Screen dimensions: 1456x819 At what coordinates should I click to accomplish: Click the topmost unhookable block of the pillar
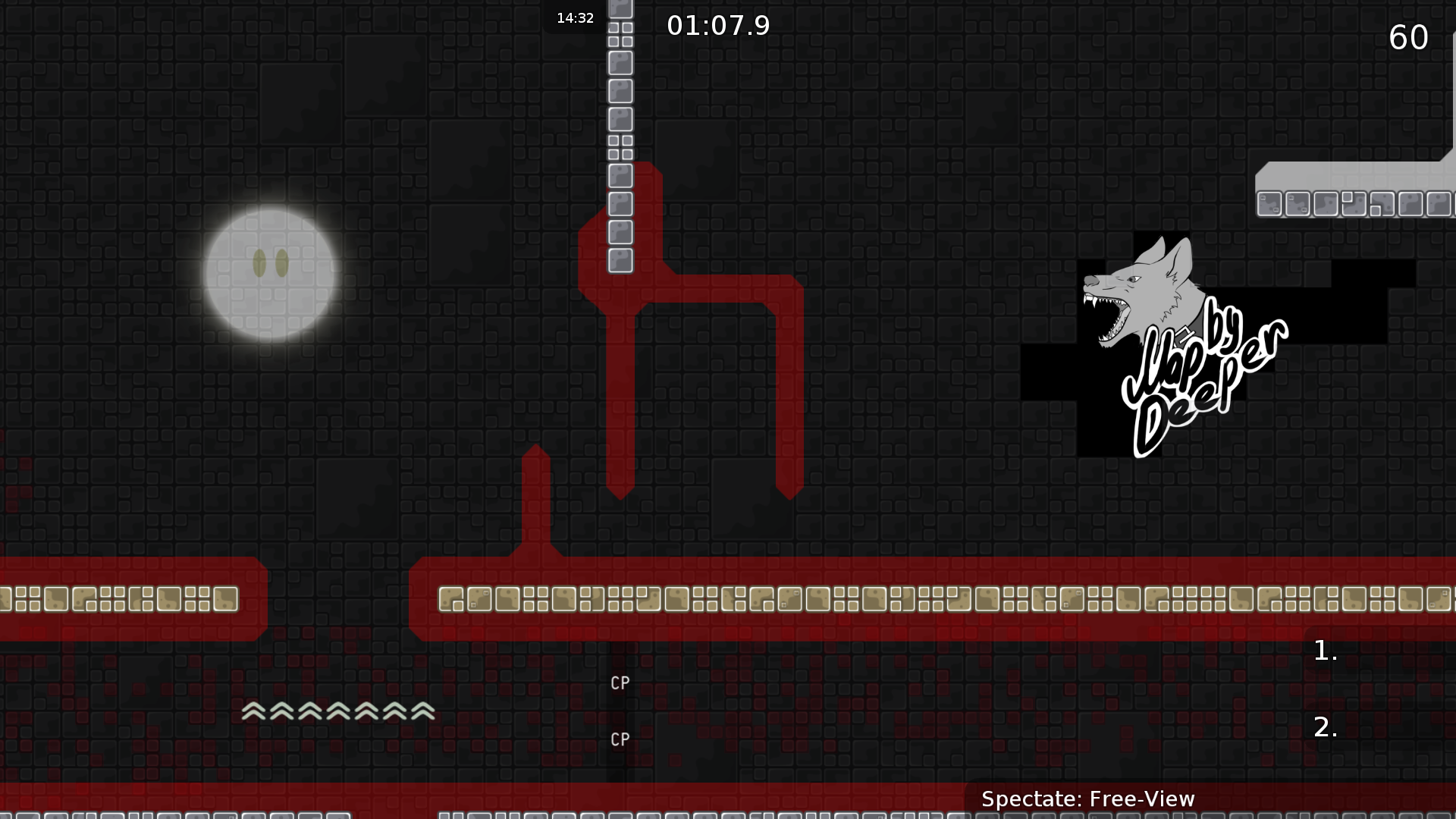point(620,9)
